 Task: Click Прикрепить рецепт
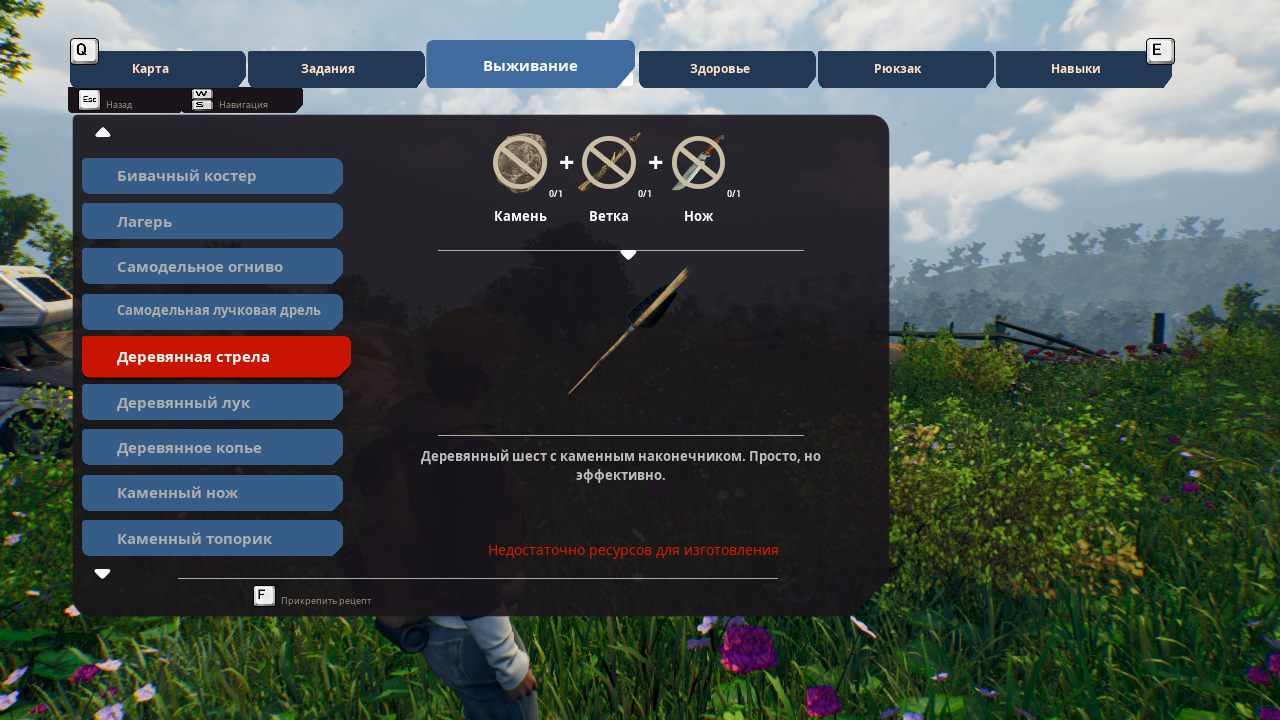(326, 599)
